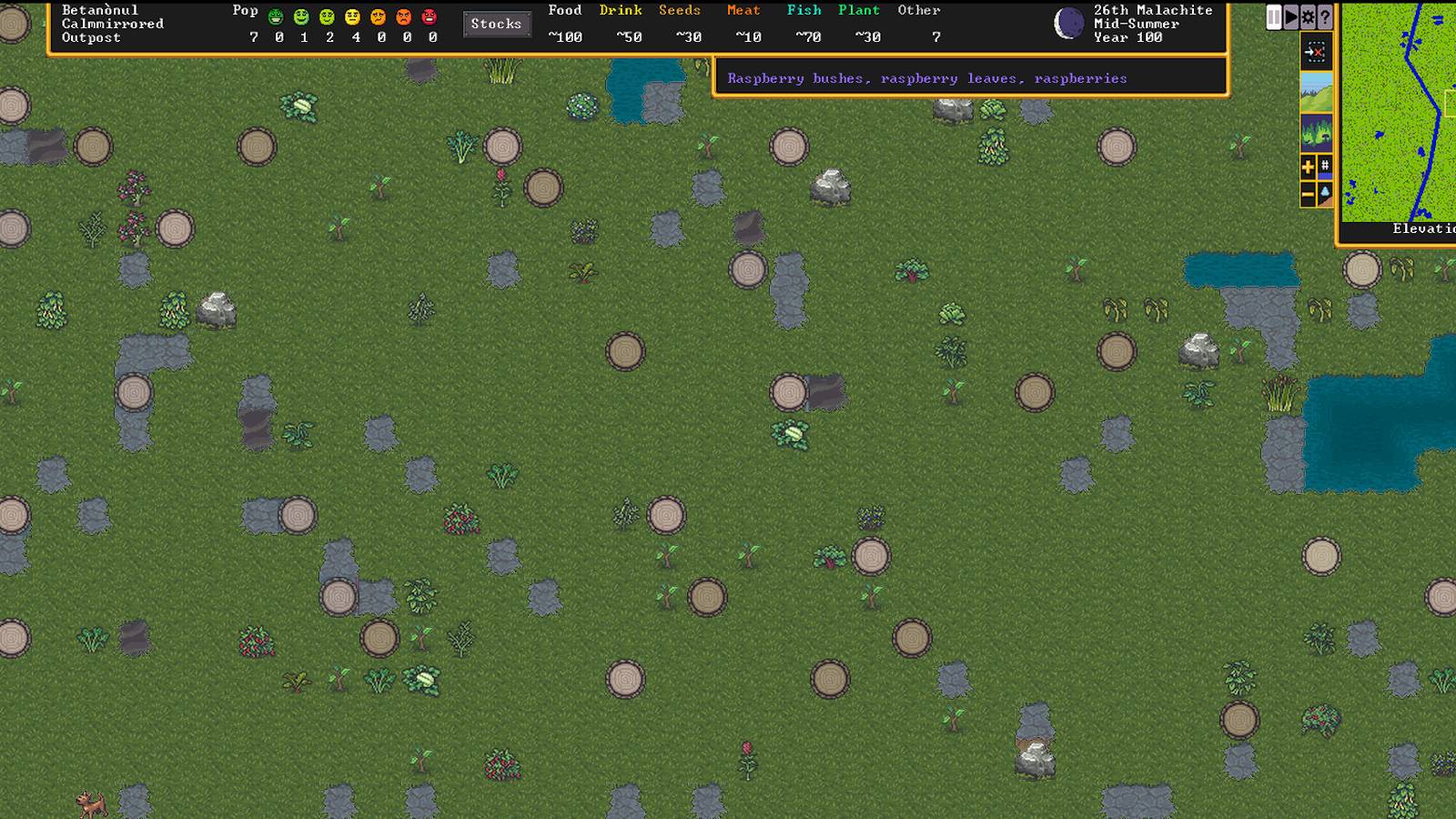
Task: Open help via the question mark icon
Action: coord(1325,16)
